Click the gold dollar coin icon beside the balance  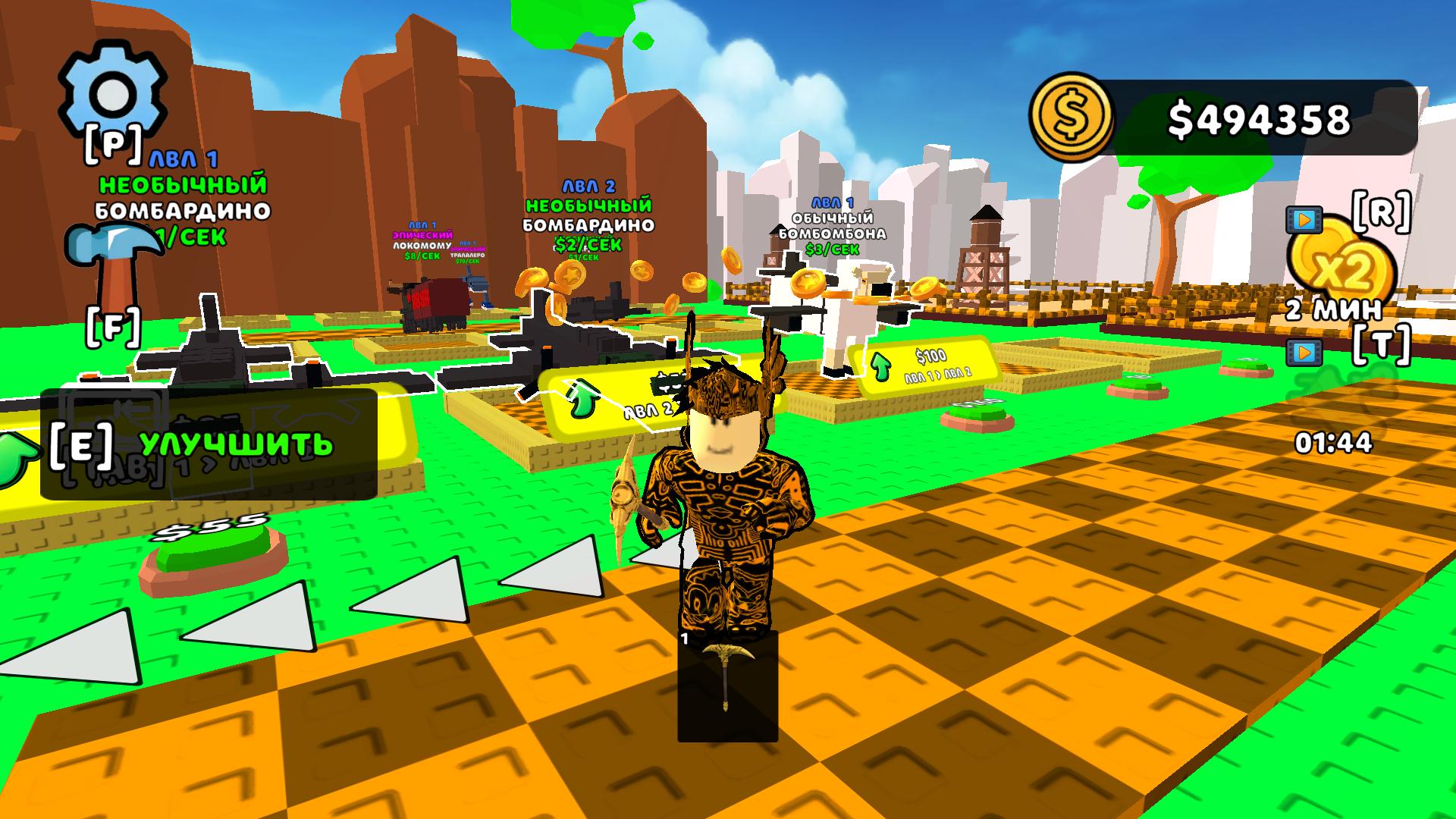(x=1070, y=114)
